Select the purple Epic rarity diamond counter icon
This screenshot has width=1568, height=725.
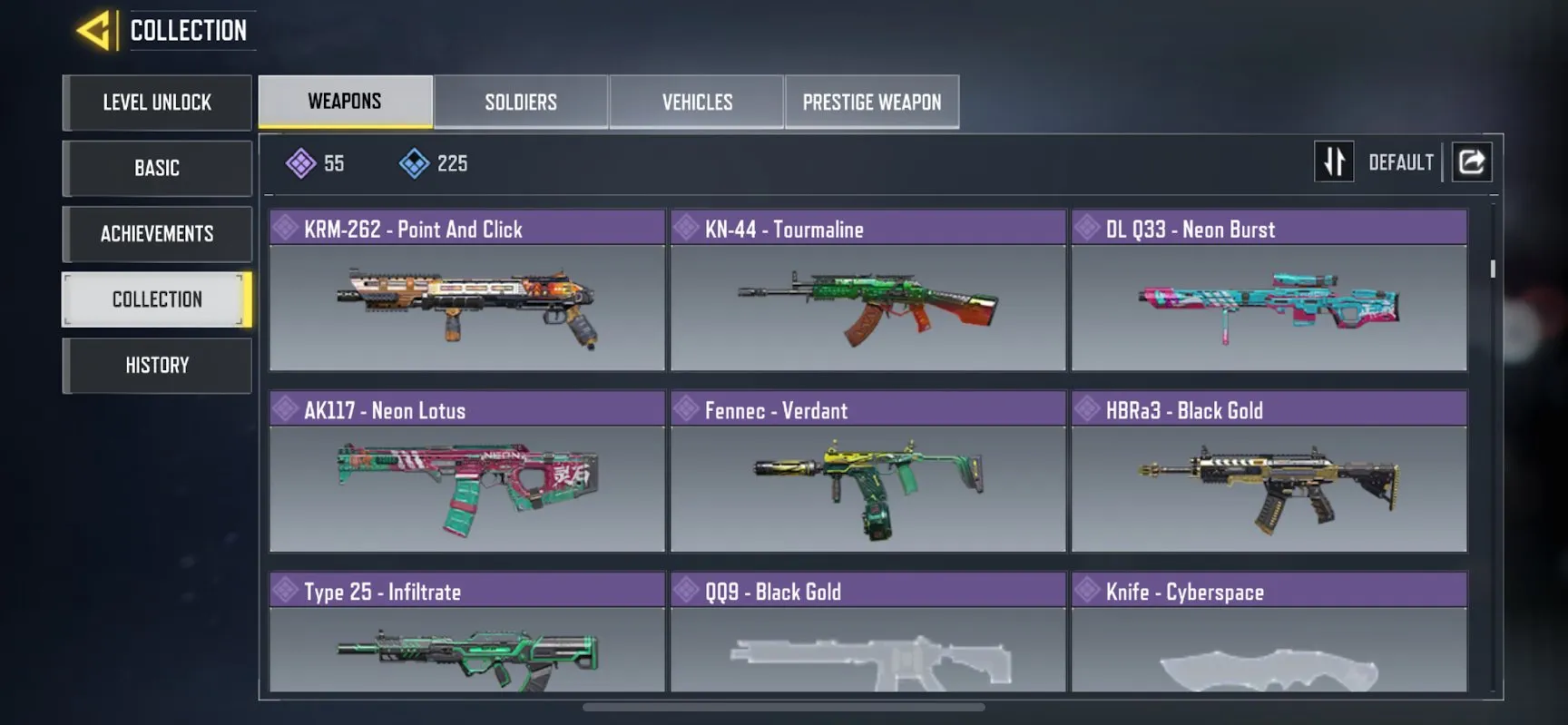click(x=302, y=162)
